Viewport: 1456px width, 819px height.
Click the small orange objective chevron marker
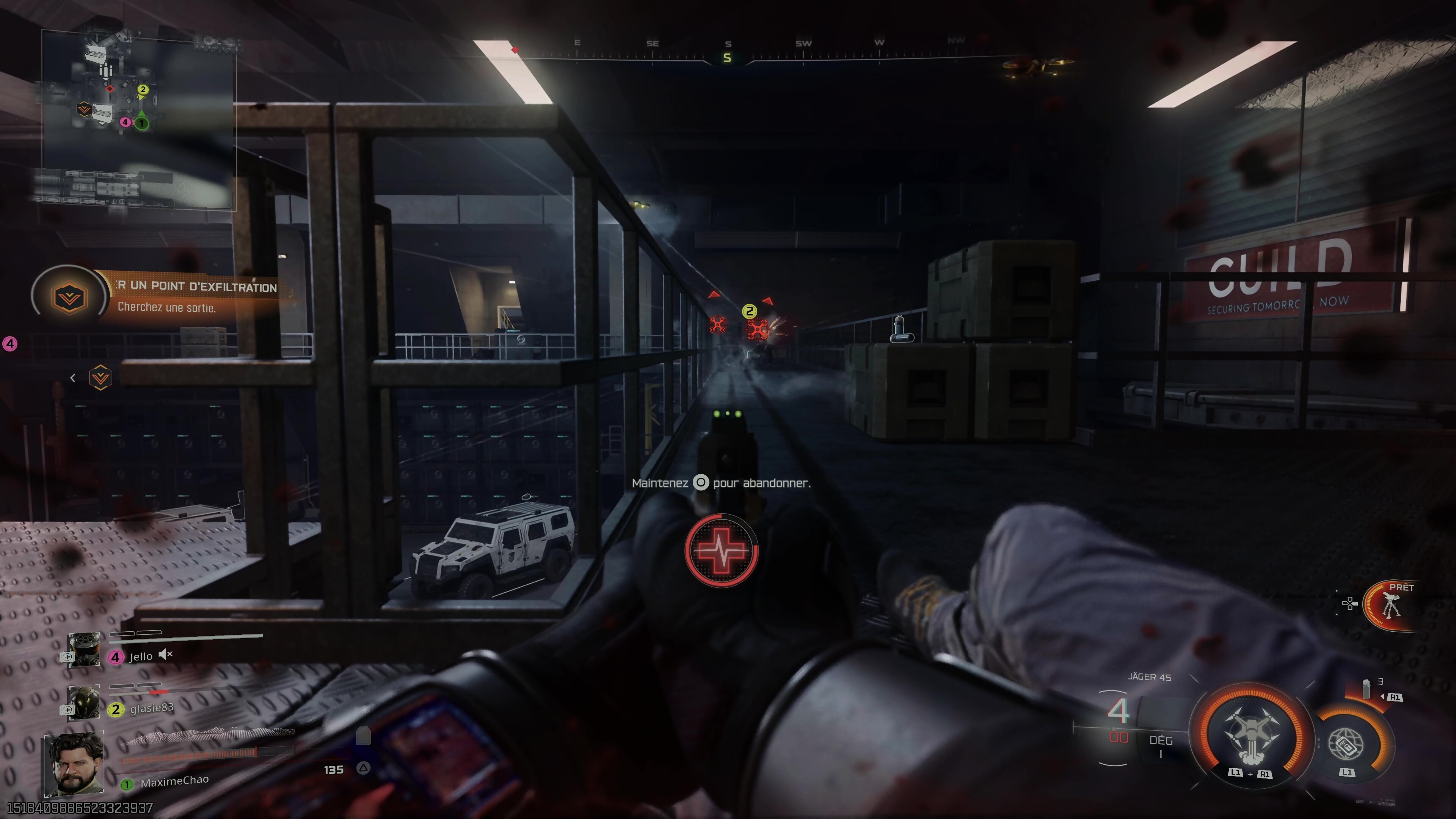coord(100,378)
